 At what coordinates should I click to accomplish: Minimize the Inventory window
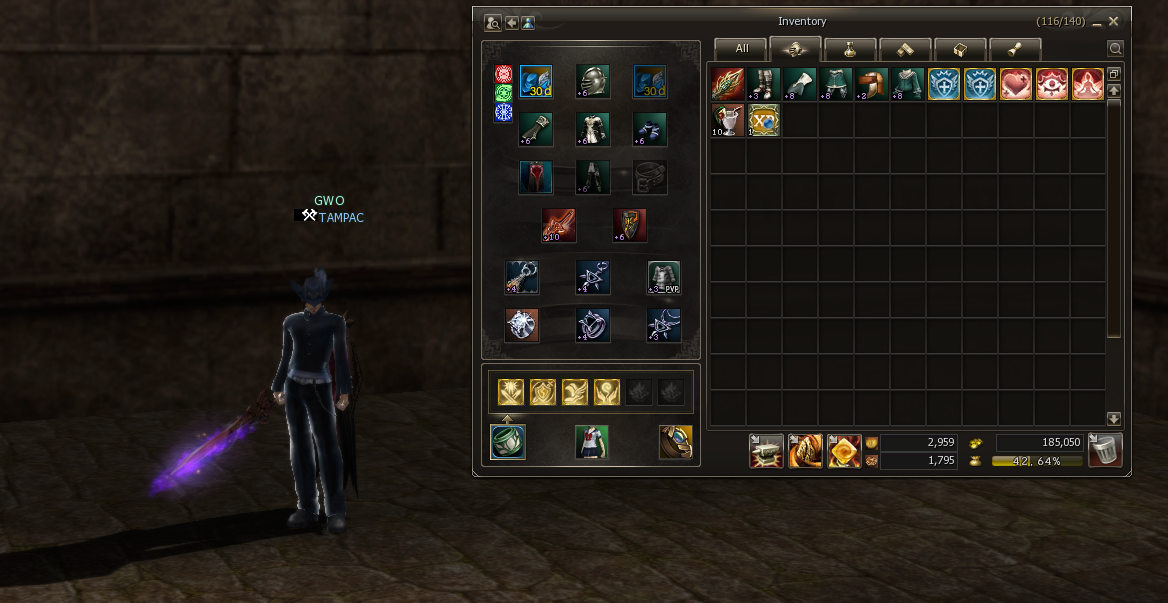(1097, 21)
